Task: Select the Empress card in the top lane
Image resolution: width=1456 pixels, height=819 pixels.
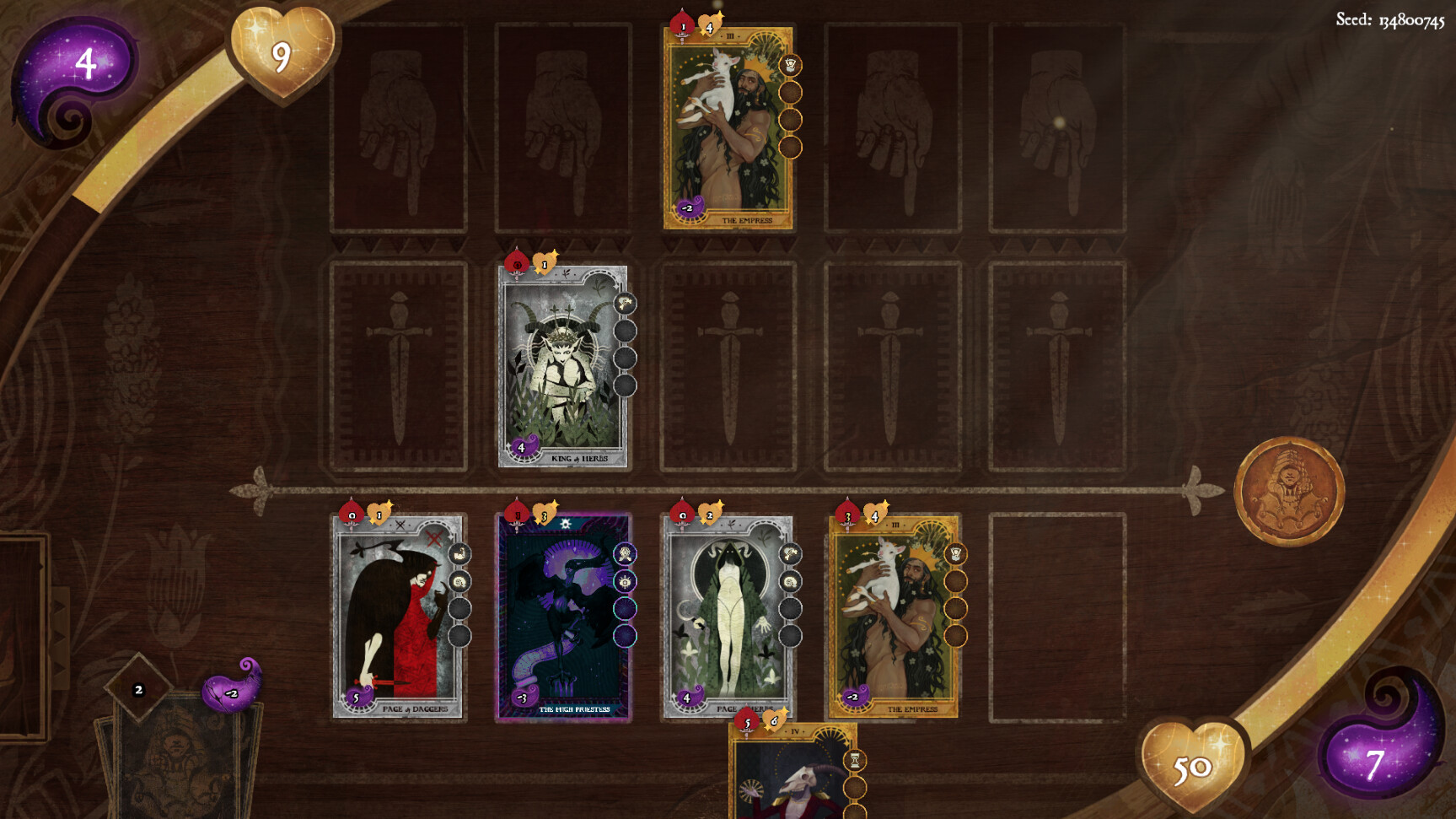Action: point(729,127)
